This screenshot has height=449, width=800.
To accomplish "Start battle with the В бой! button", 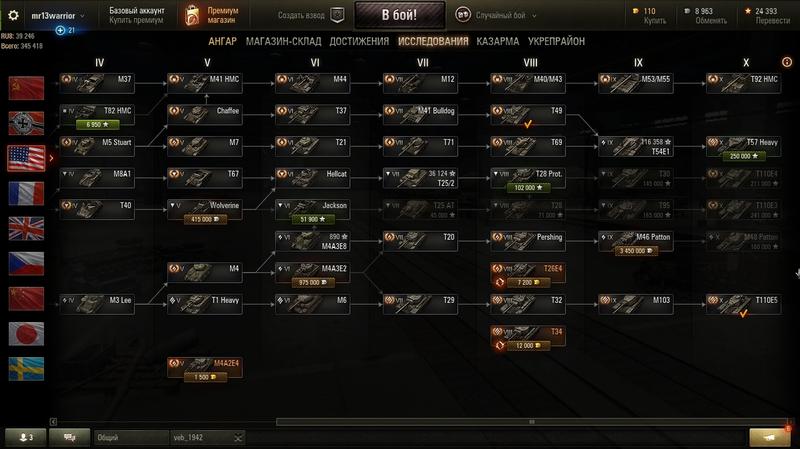I will tap(400, 15).
